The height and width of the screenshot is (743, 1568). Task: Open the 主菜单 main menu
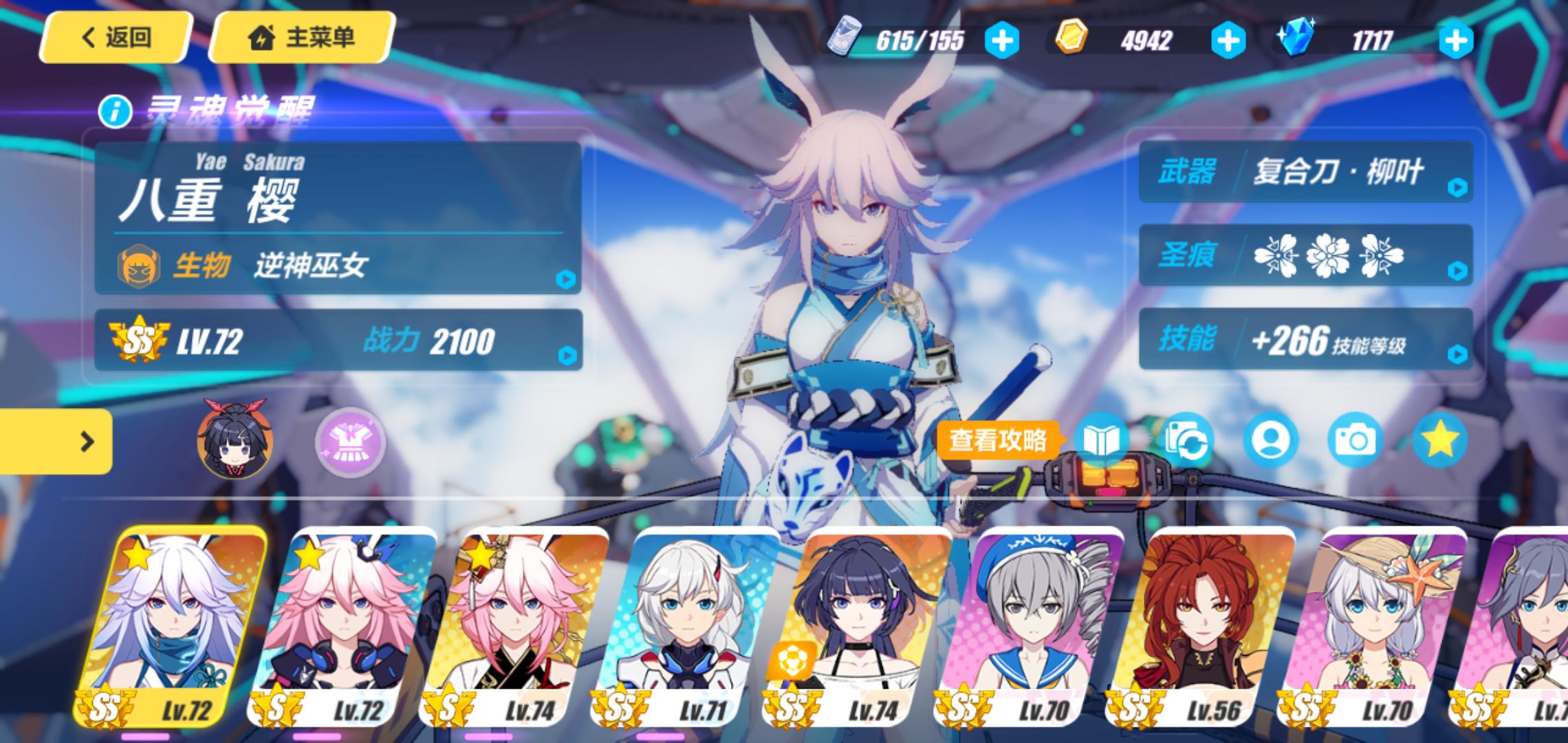(301, 37)
